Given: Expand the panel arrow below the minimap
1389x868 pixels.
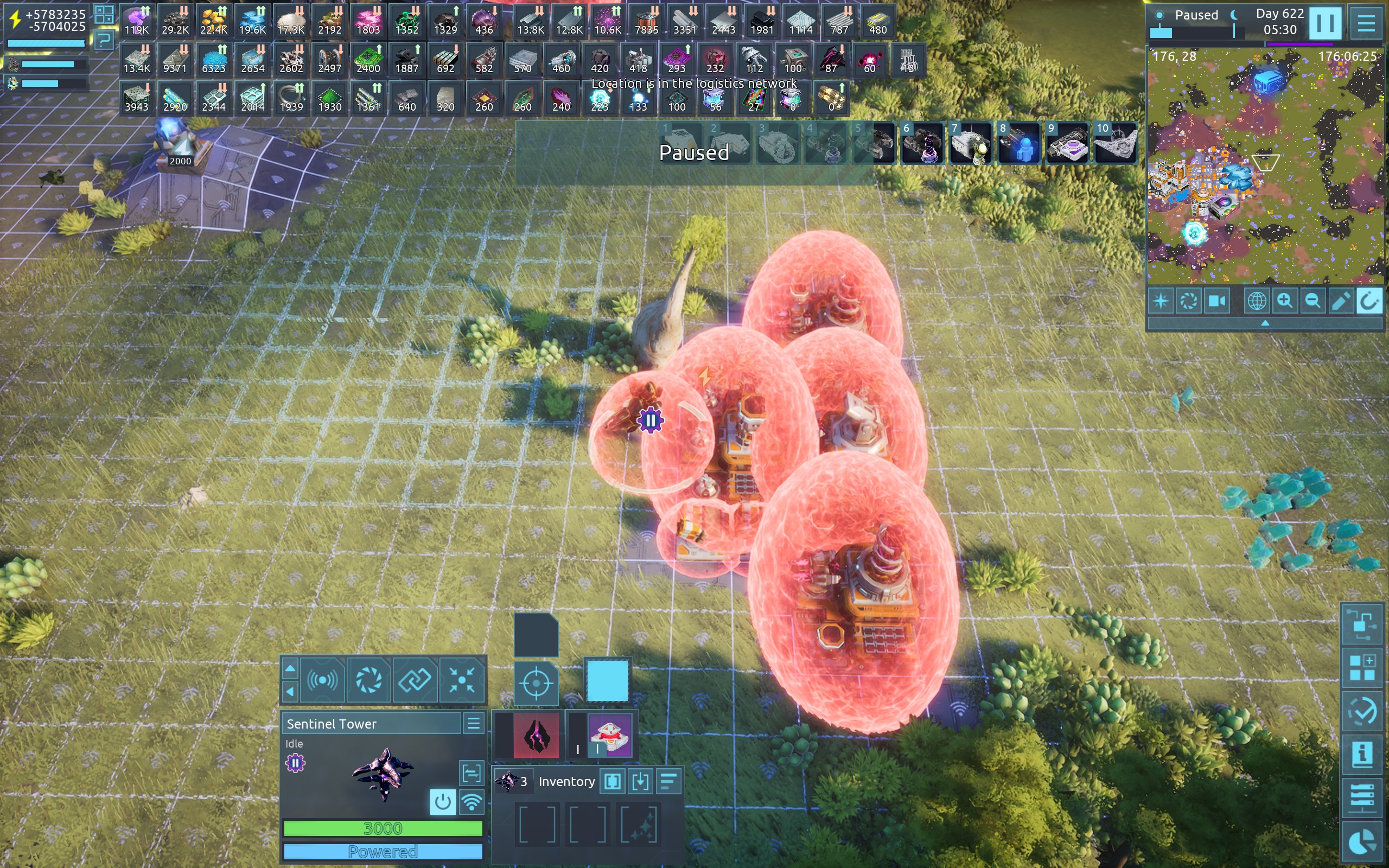Looking at the screenshot, I should 1264,324.
